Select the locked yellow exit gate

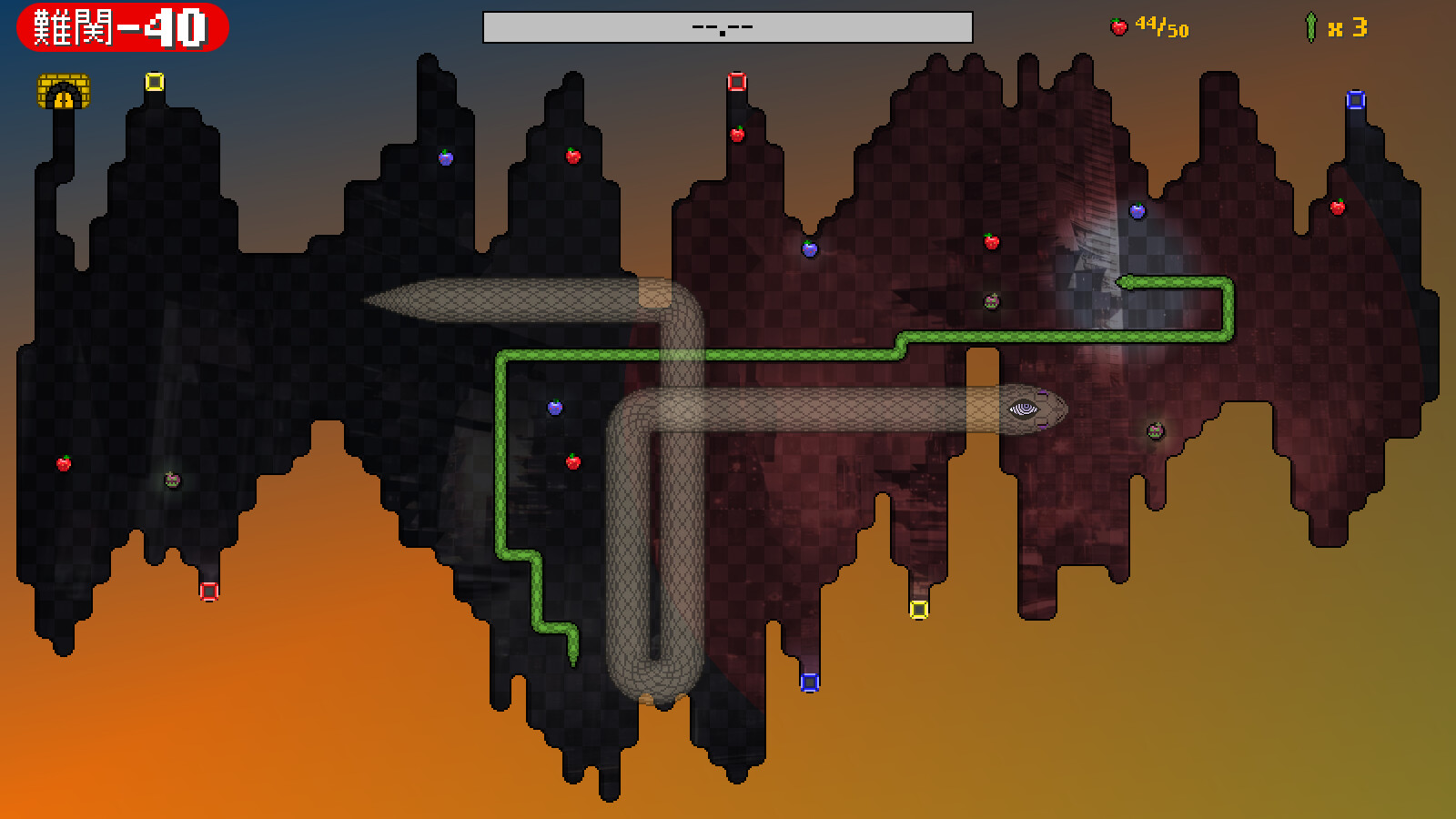64,92
